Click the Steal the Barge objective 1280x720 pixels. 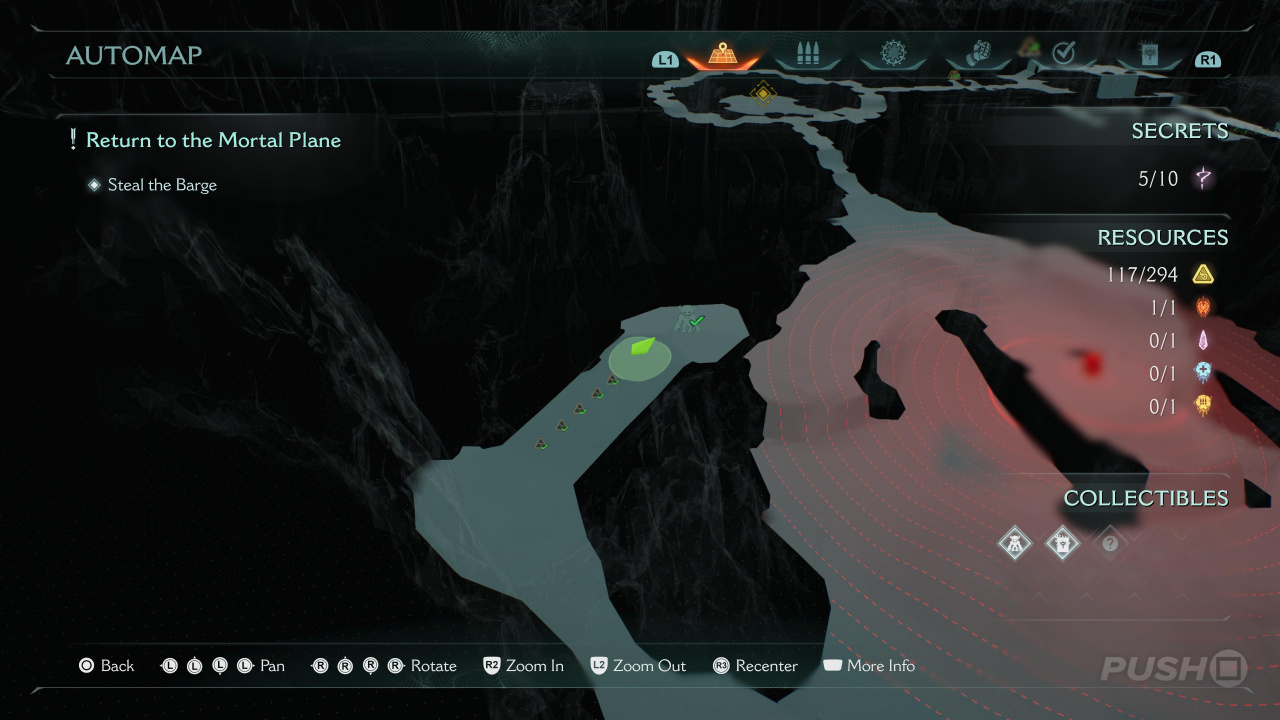click(162, 185)
